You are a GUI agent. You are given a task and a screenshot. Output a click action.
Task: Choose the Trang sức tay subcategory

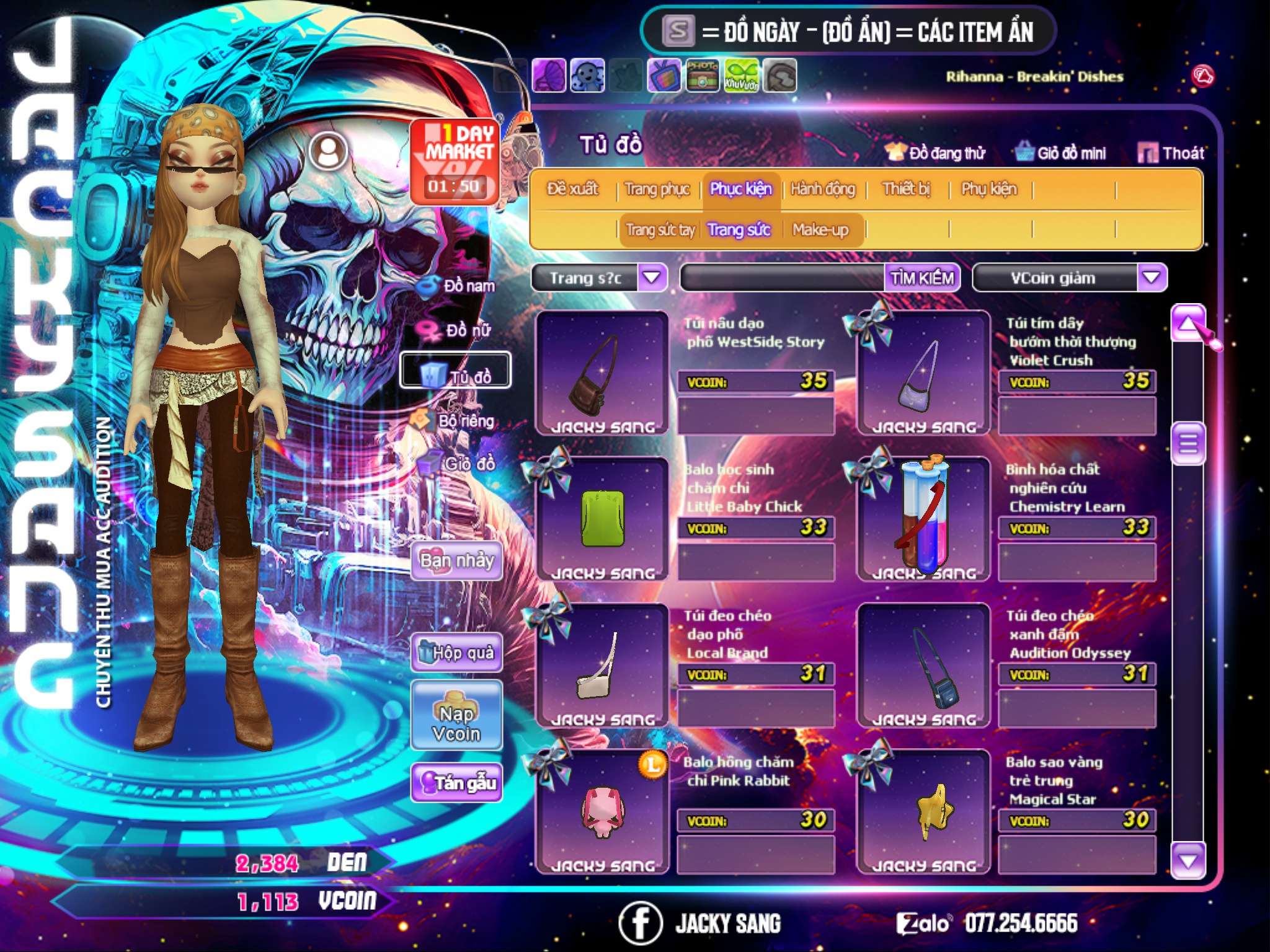coord(660,230)
